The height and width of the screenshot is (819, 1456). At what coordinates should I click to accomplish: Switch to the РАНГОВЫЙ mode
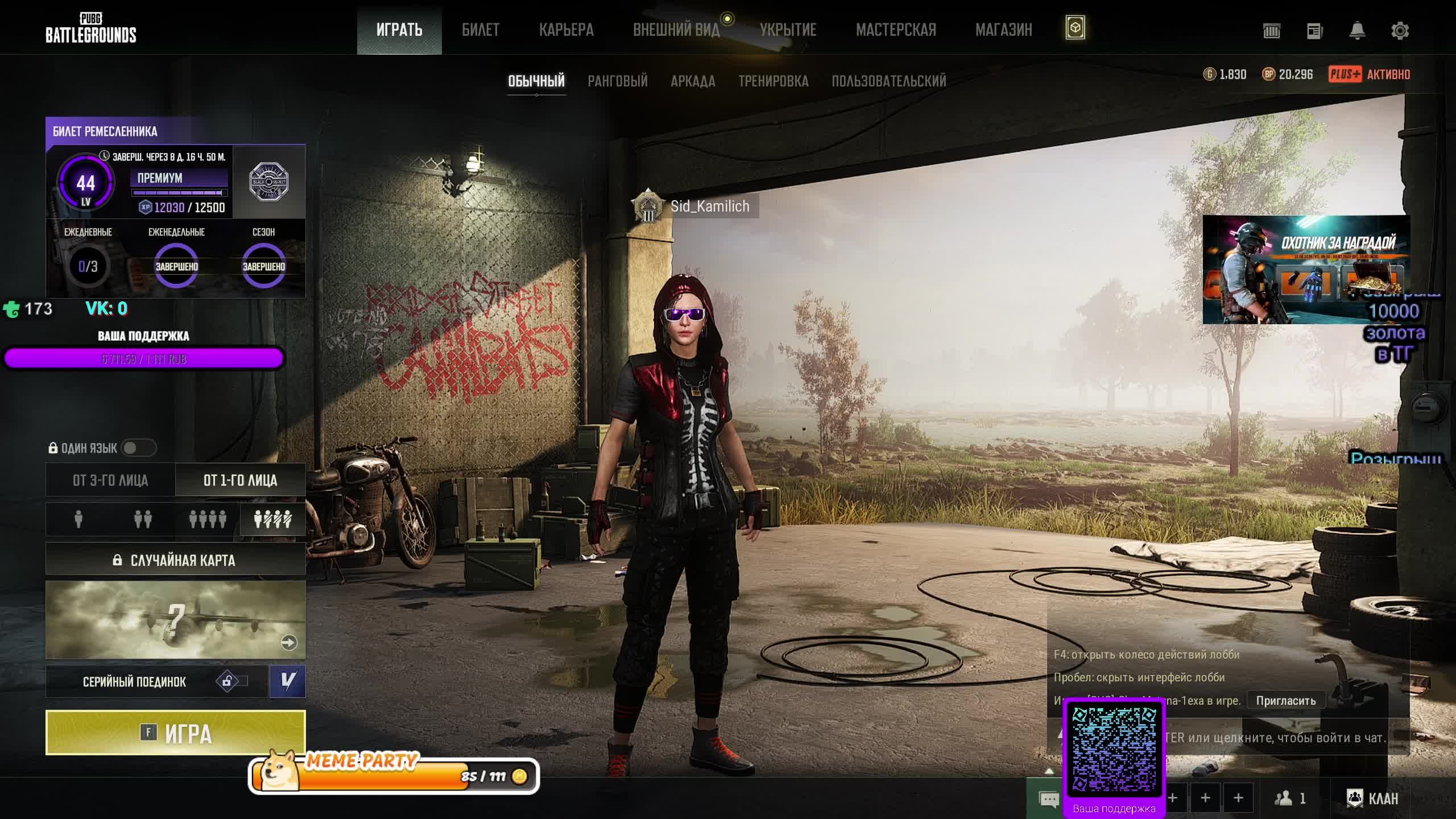[617, 81]
